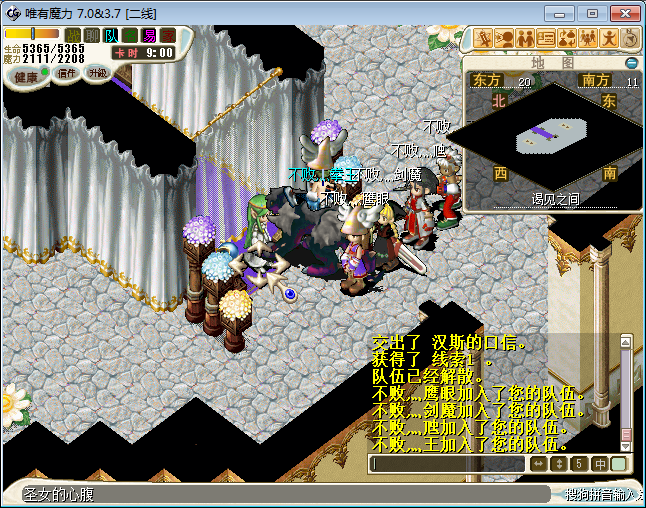Viewport: 646px width, 508px height.
Task: Open the 健康 health status panel
Action: [x=24, y=77]
